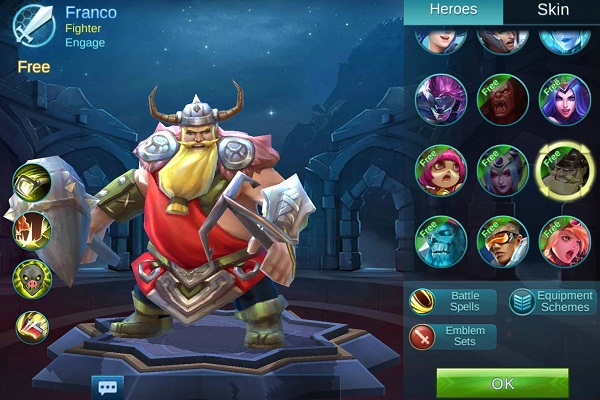Pick the hero wearing orange visor goggles
600x400 pixels.
tap(503, 241)
